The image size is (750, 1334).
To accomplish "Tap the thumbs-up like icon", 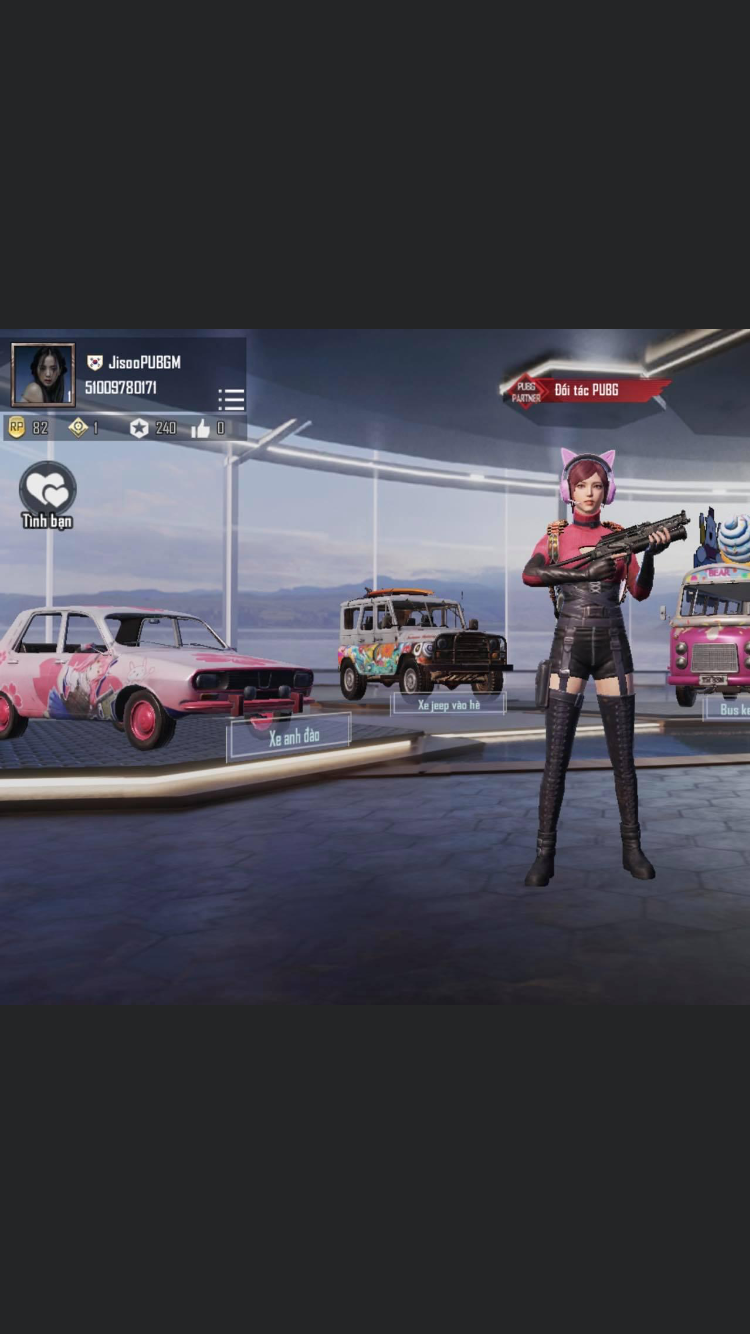I will pos(200,428).
